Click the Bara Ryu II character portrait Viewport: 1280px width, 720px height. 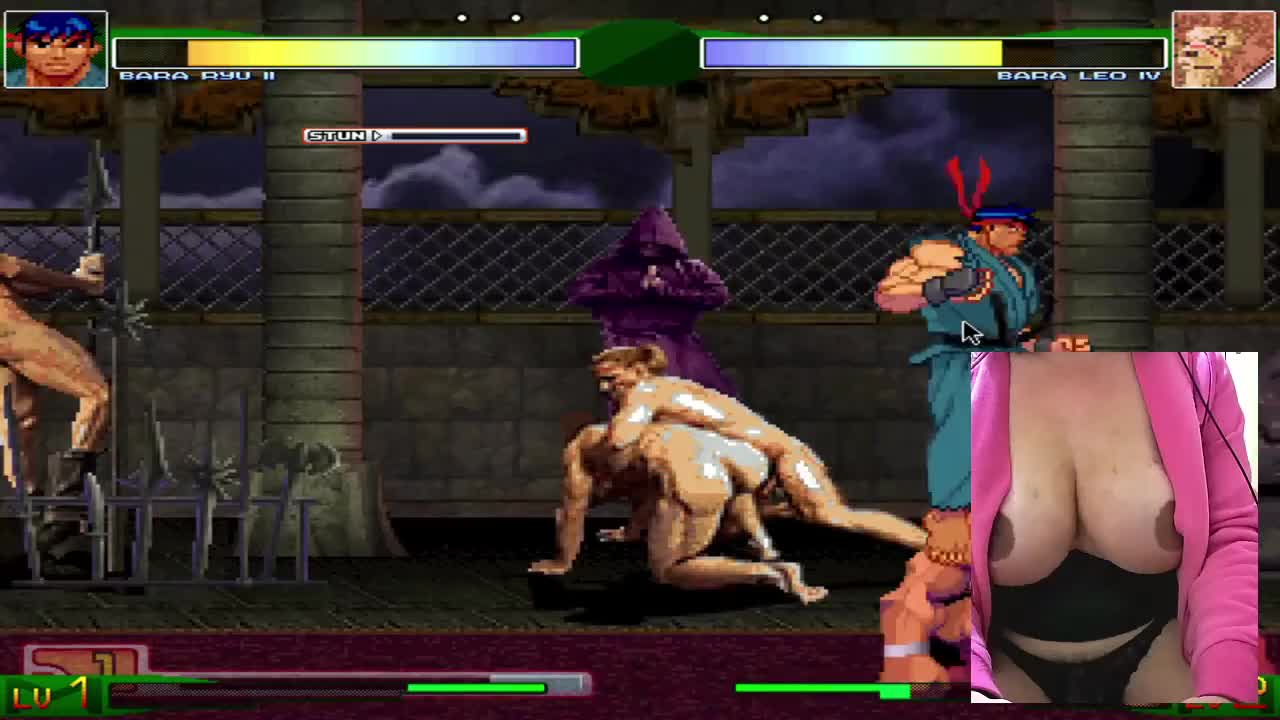click(x=56, y=48)
